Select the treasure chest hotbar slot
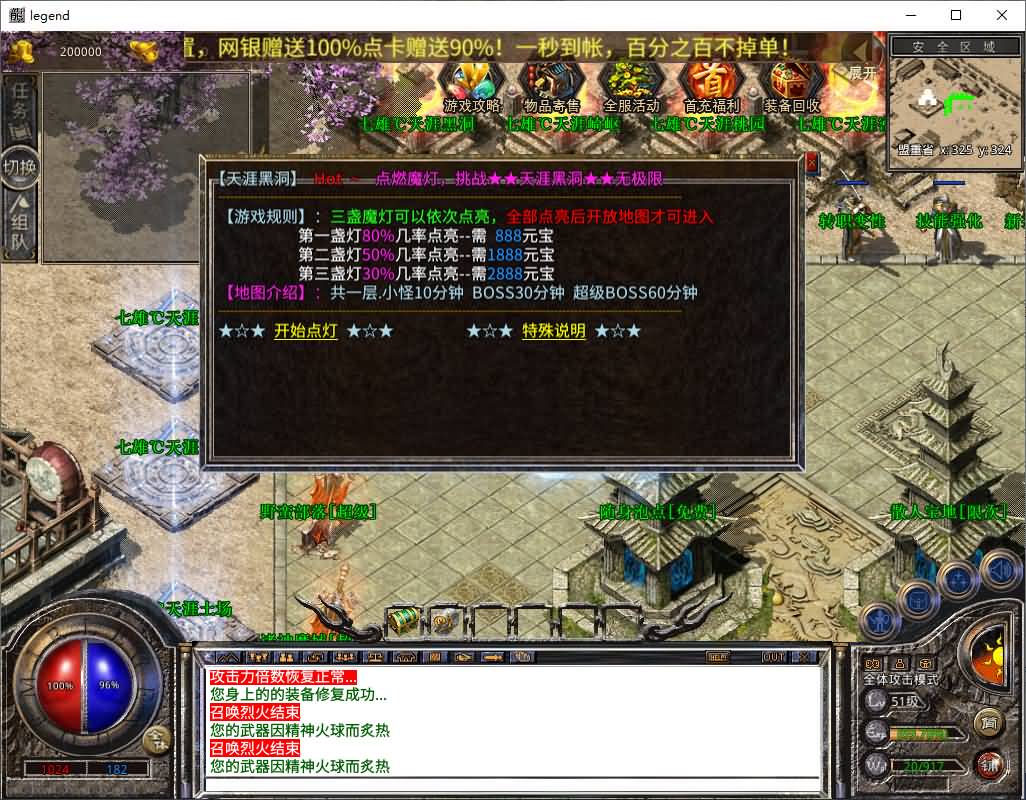Viewport: 1026px width, 800px height. (x=403, y=619)
